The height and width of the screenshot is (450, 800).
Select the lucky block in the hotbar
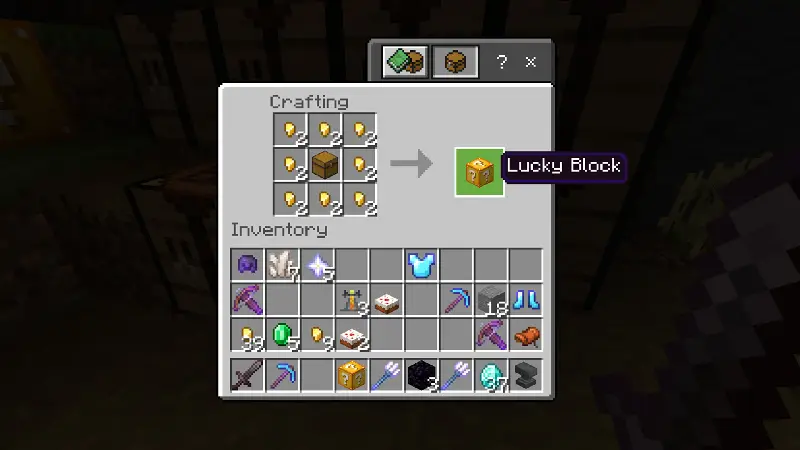(x=351, y=375)
